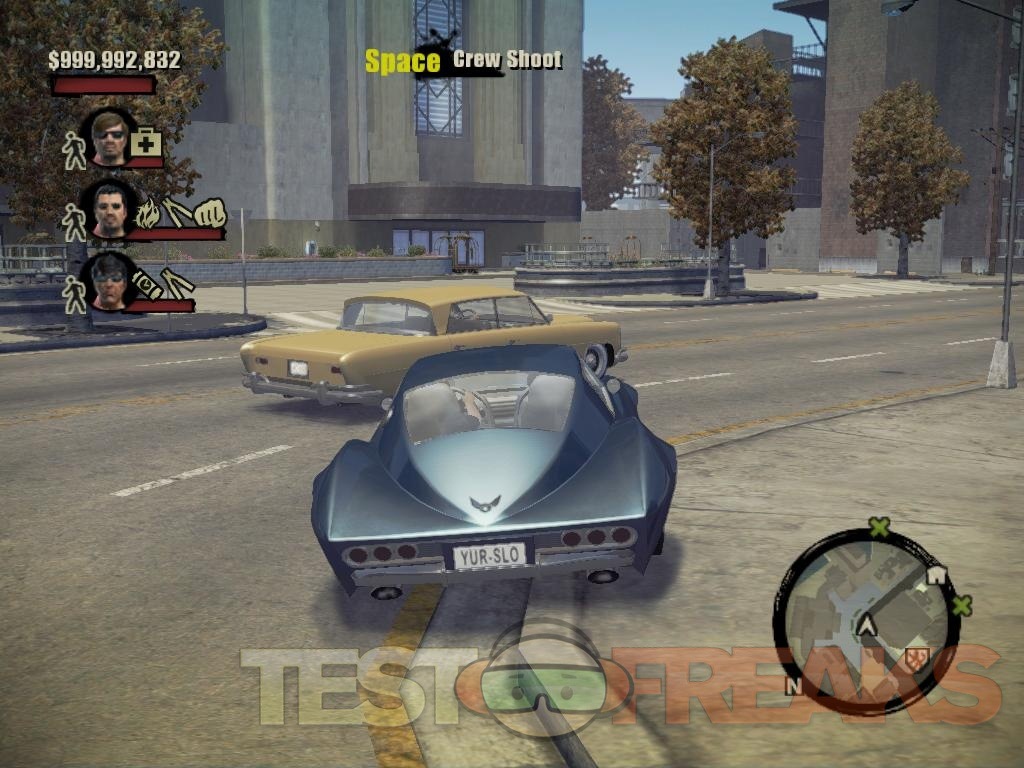The image size is (1024, 768).
Task: Click the flame ability icon
Action: 146,213
